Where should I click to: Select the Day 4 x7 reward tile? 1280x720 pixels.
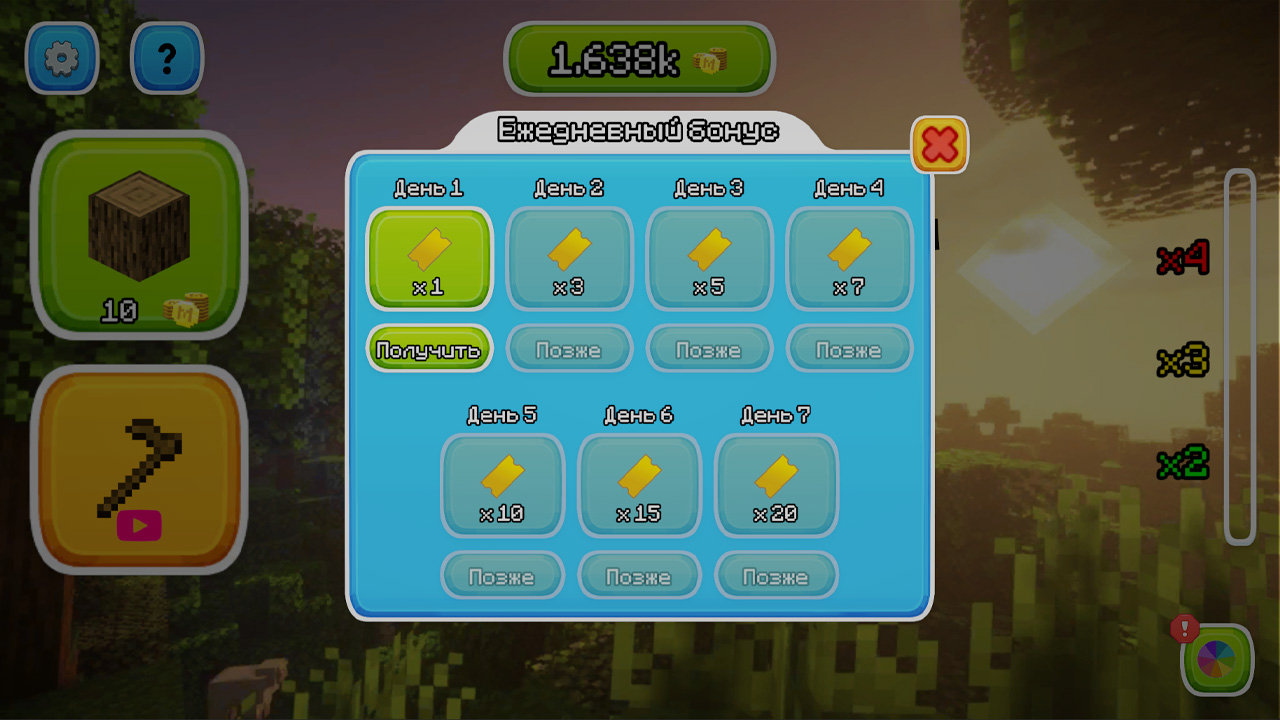click(x=850, y=259)
